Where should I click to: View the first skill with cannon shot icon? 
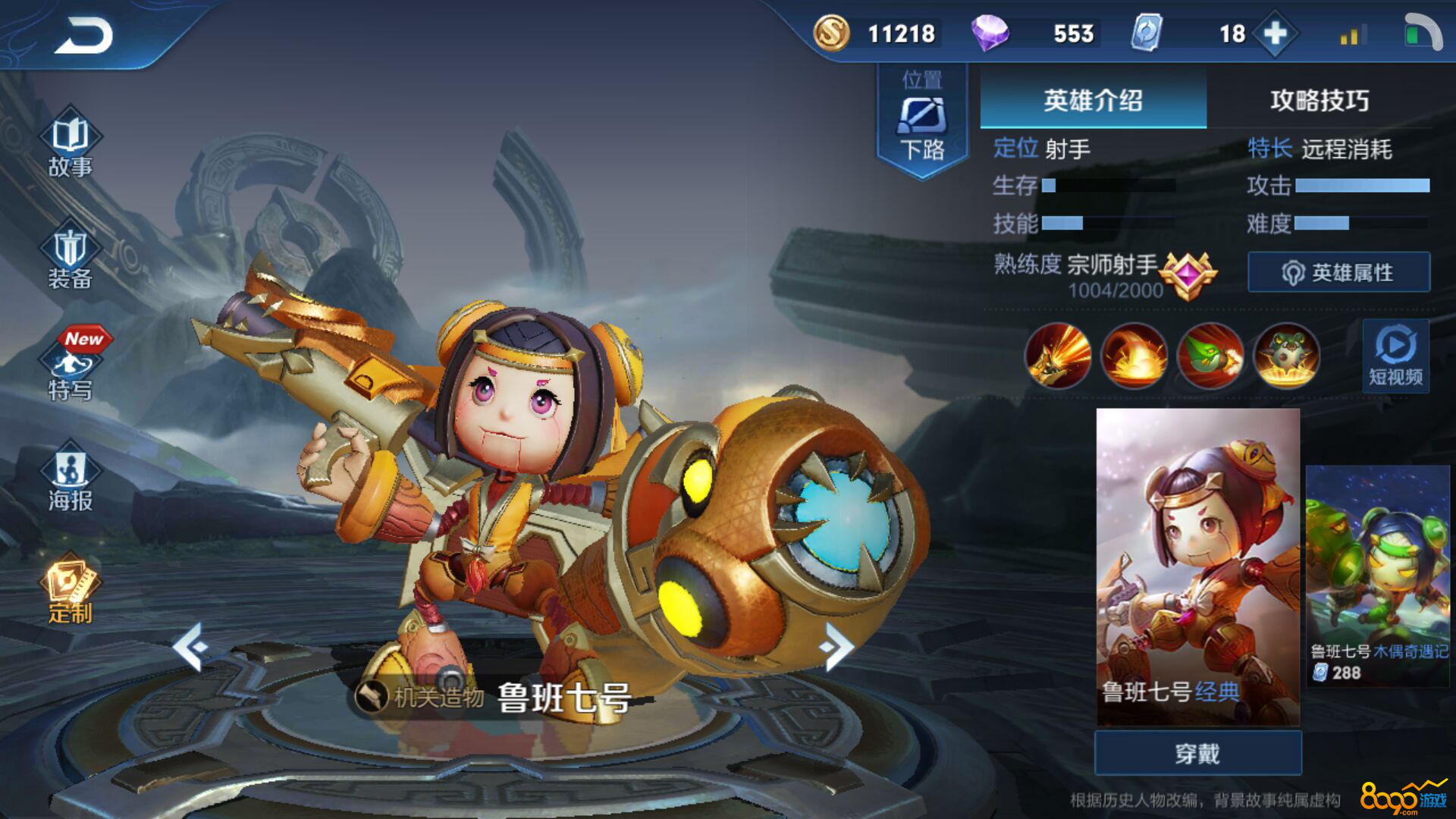(x=1058, y=356)
